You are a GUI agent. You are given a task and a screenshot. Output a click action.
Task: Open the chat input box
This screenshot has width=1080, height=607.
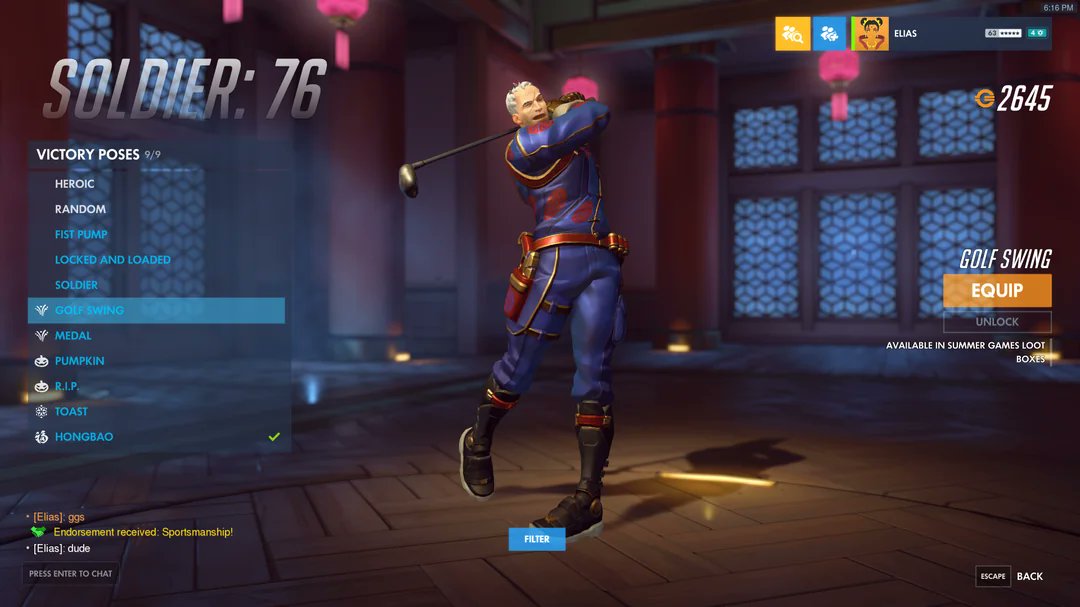pyautogui.click(x=70, y=574)
